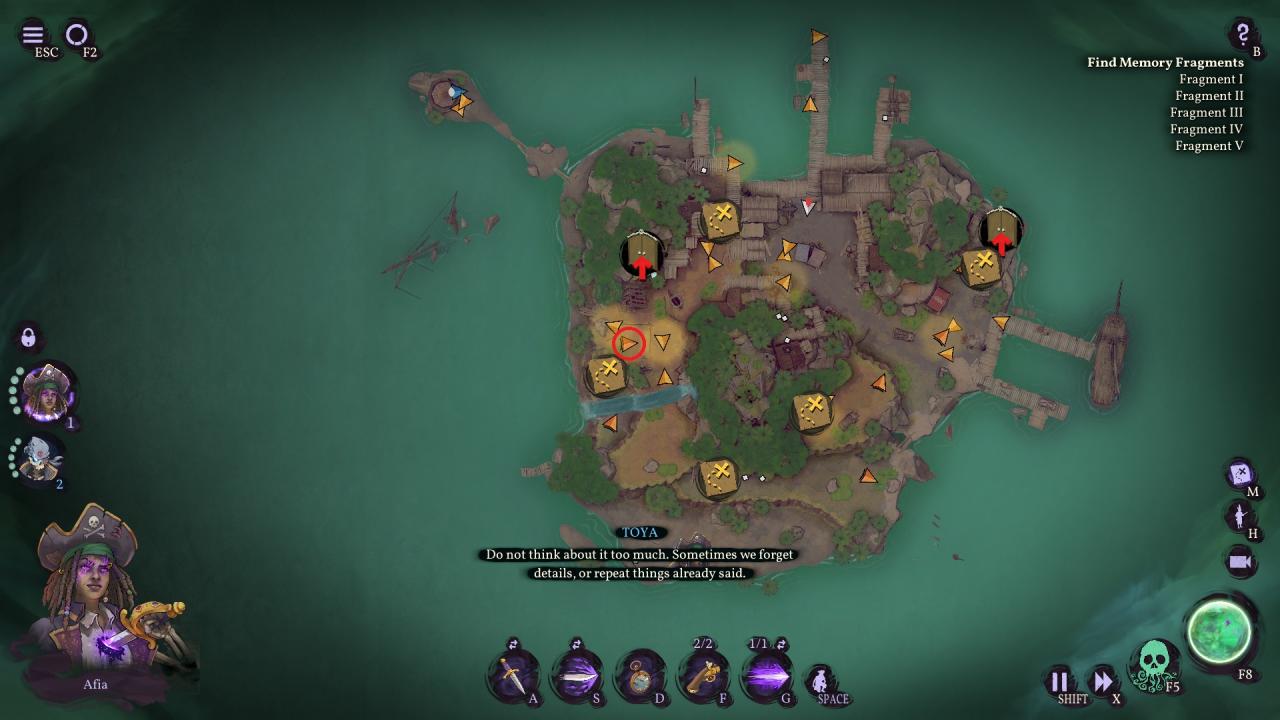Open the question mark help icon
Image resolution: width=1280 pixels, height=720 pixels.
click(x=1242, y=33)
